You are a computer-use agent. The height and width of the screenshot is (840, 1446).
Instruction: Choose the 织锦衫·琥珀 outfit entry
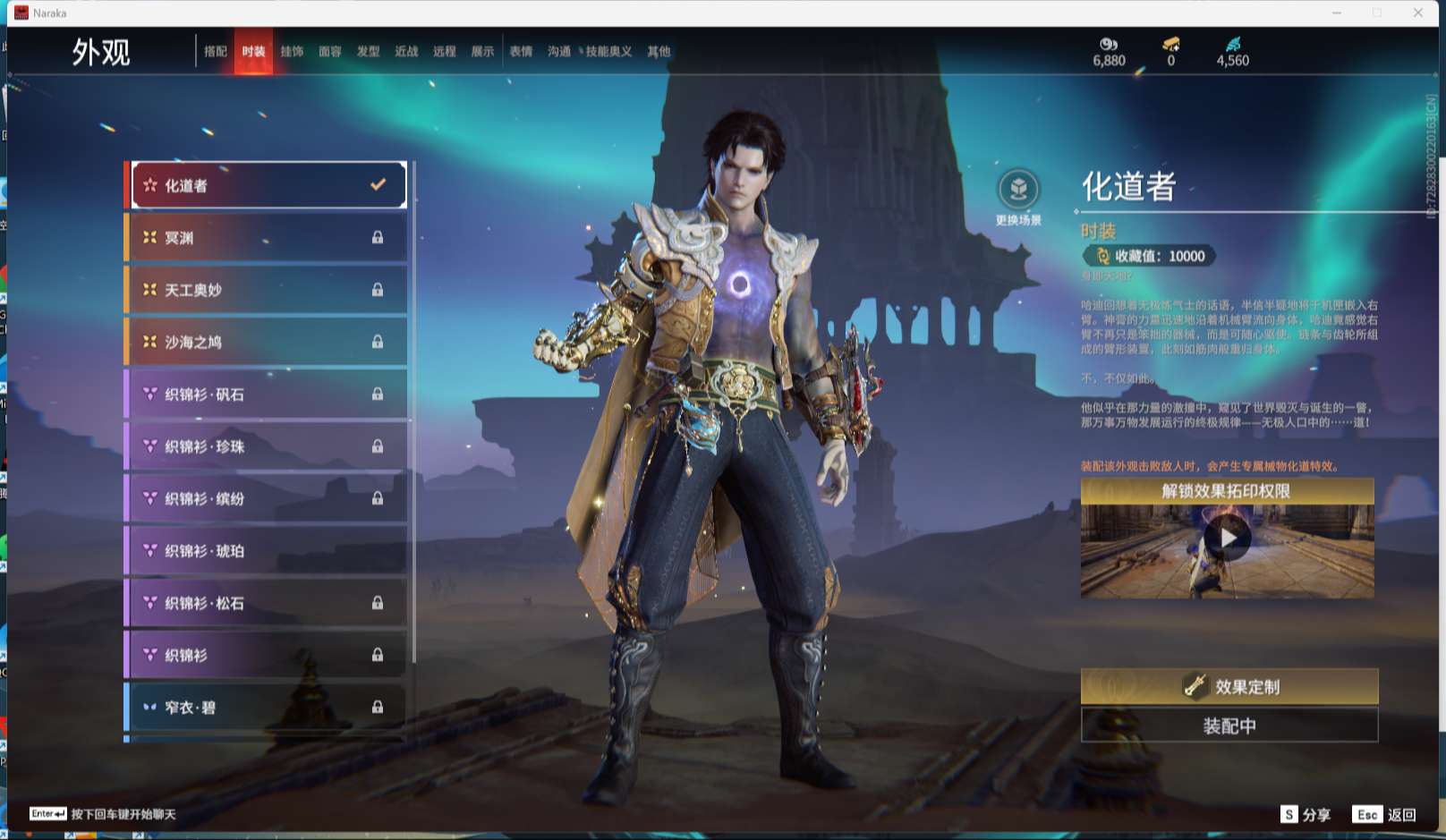267,551
